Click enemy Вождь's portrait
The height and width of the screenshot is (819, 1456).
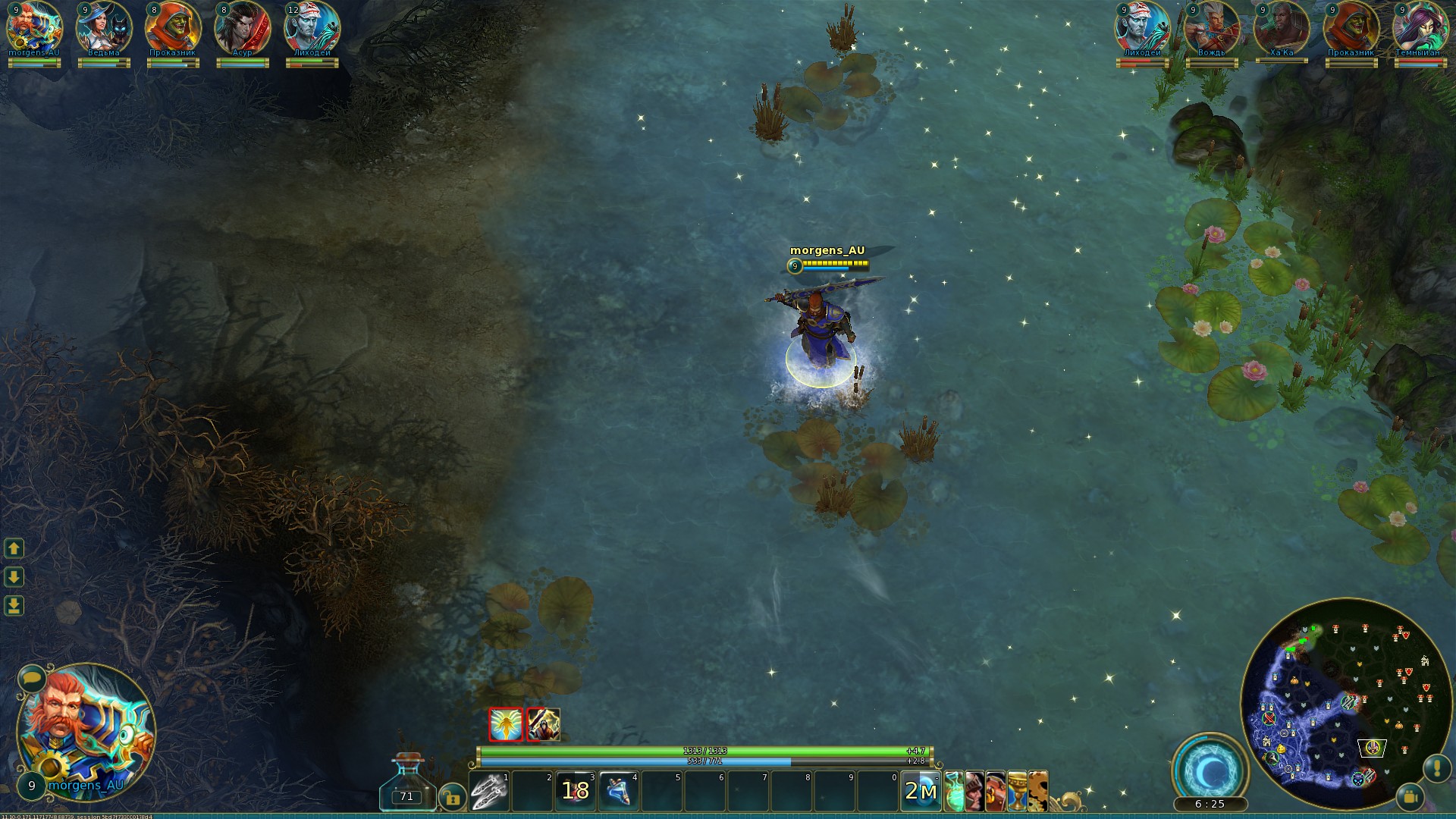coord(1211,27)
